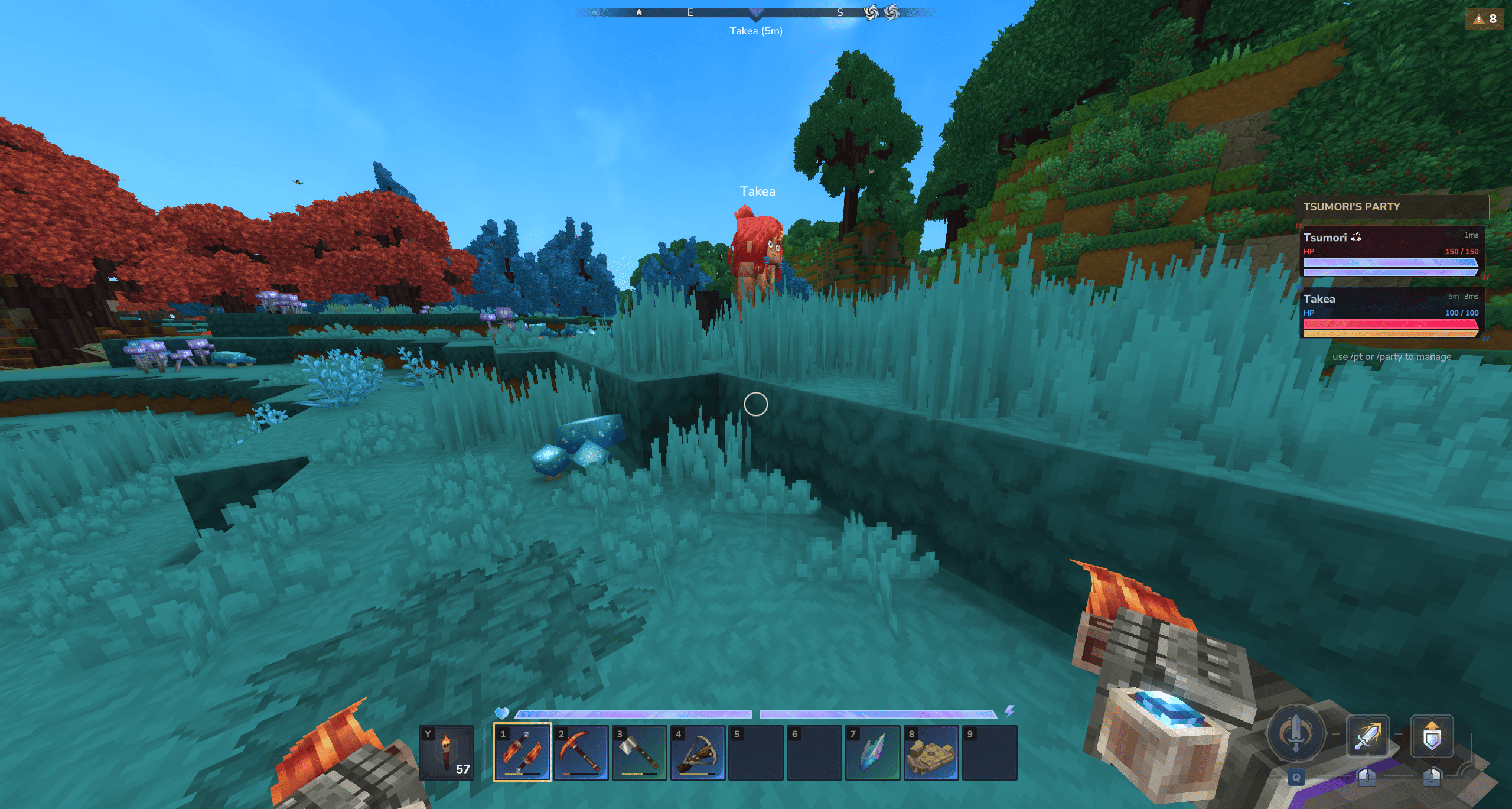The height and width of the screenshot is (809, 1512).
Task: Choose the hatchet in hotbar slot 3
Action: [x=639, y=752]
